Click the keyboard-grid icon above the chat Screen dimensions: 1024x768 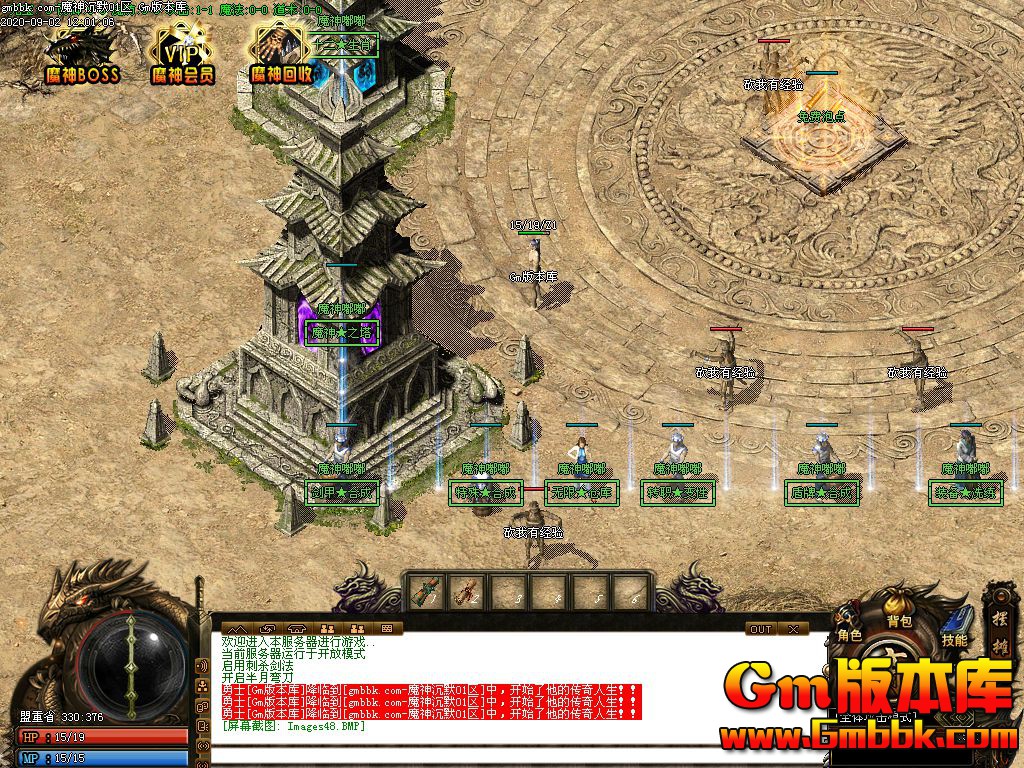pos(387,629)
